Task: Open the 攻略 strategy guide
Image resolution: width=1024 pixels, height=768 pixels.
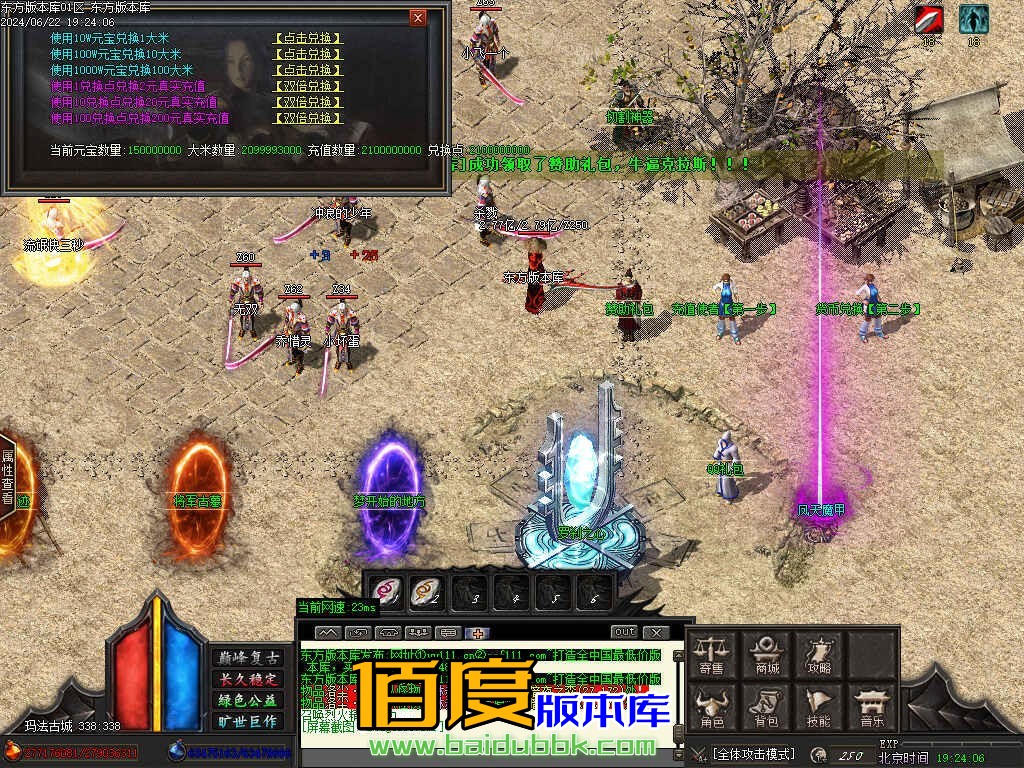Action: click(820, 654)
